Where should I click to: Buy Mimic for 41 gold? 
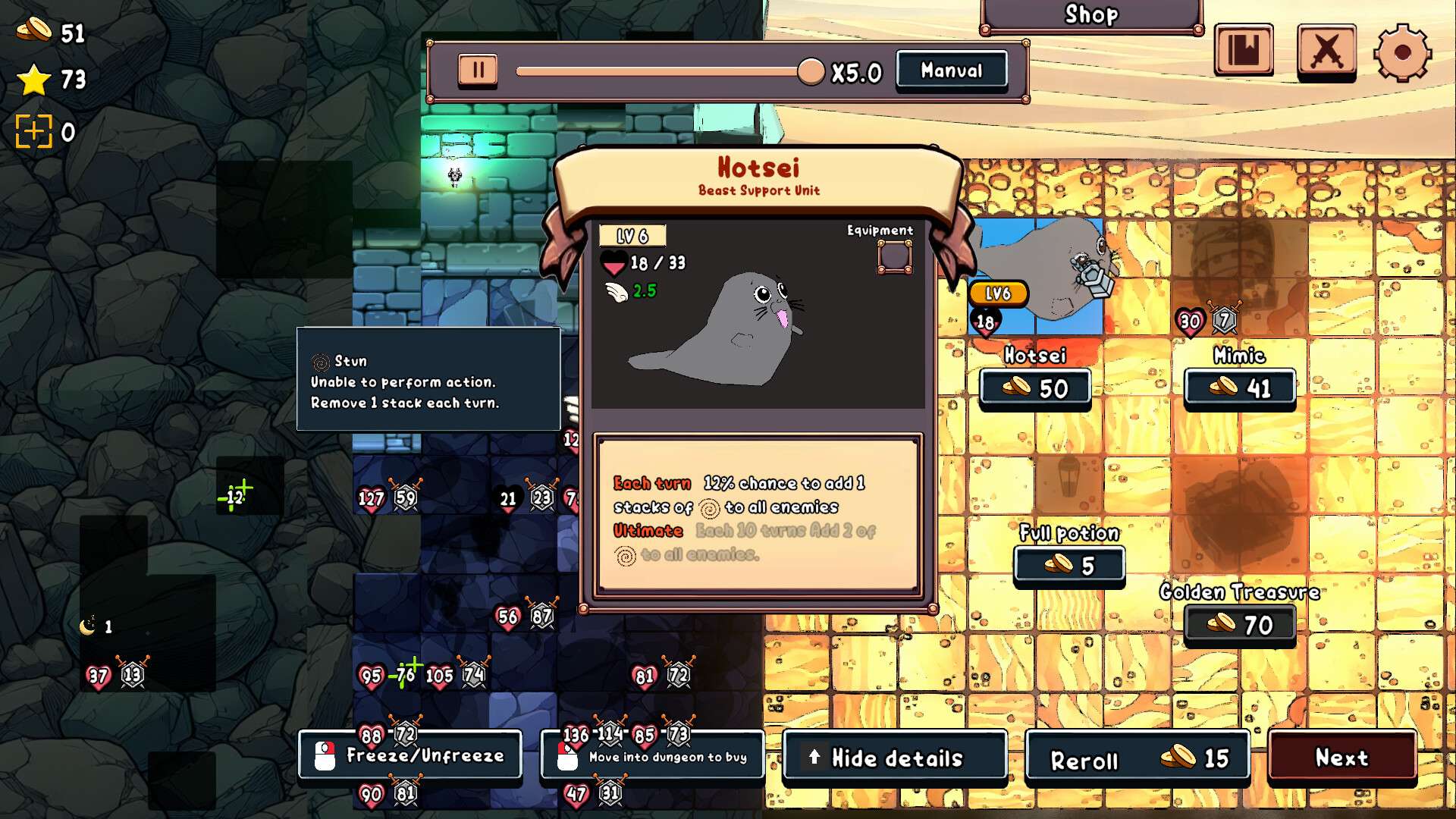pyautogui.click(x=1240, y=388)
